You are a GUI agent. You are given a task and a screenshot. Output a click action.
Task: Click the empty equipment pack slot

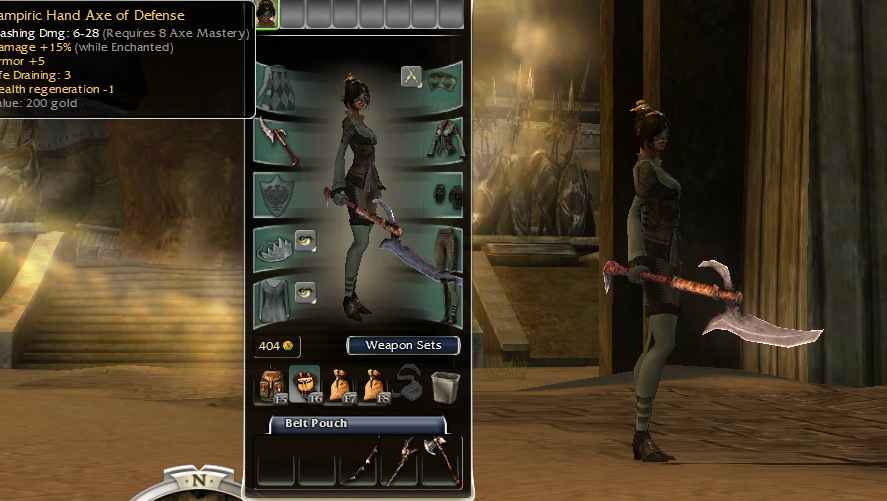[x=410, y=384]
